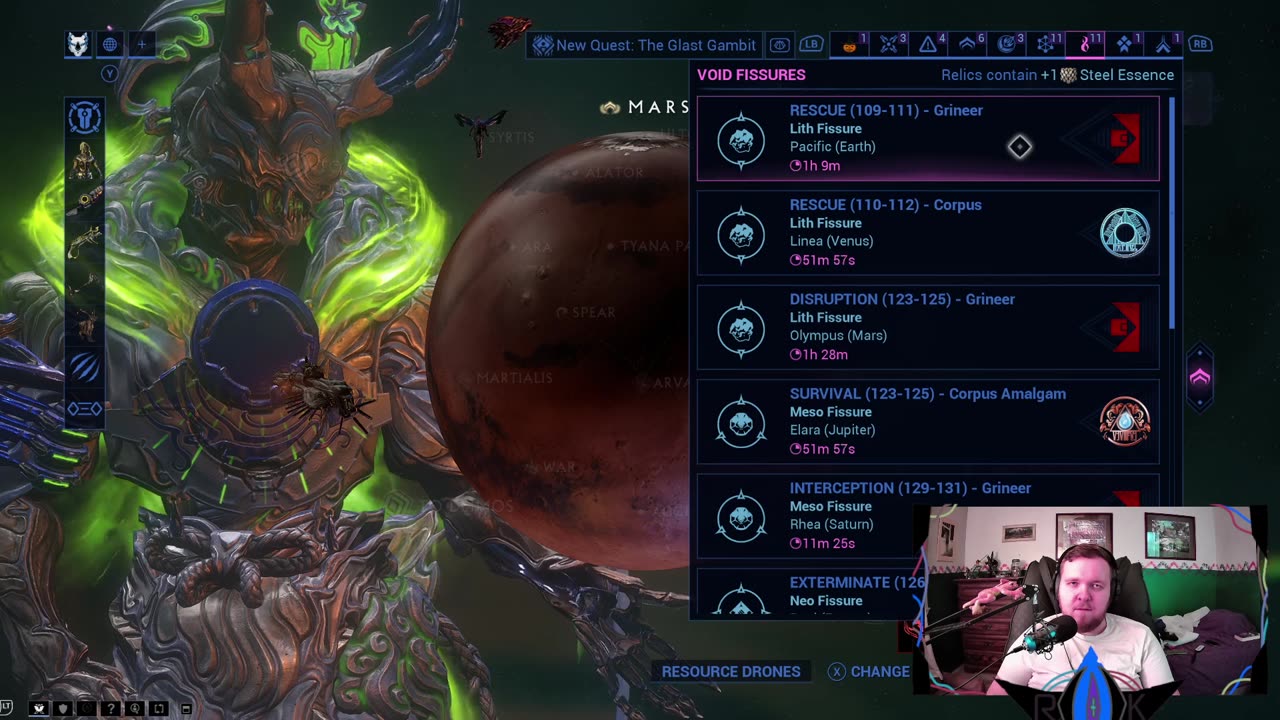
Task: Select the active Void Fissures tab
Action: (1085, 45)
